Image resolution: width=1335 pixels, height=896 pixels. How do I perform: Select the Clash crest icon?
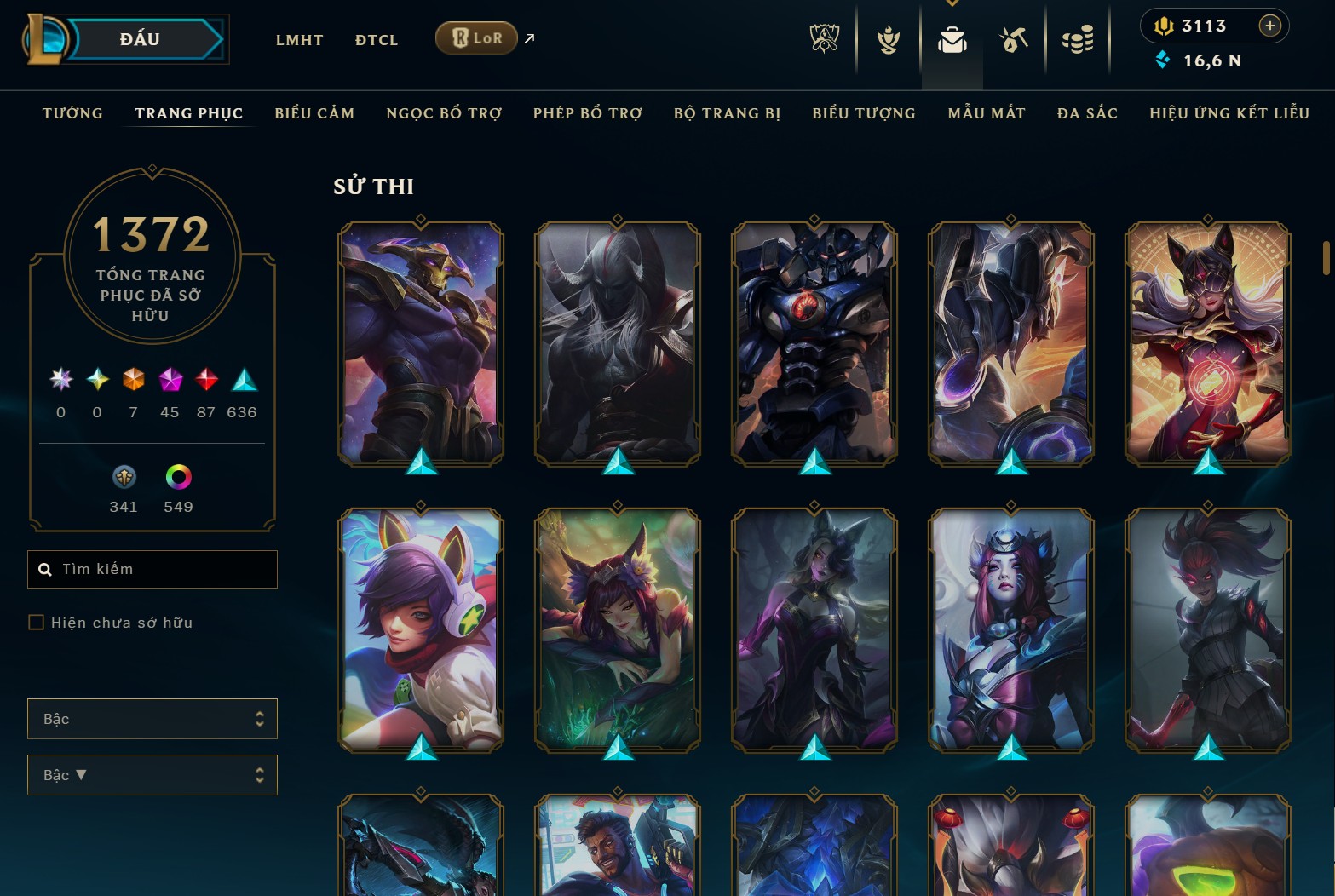pyautogui.click(x=887, y=38)
